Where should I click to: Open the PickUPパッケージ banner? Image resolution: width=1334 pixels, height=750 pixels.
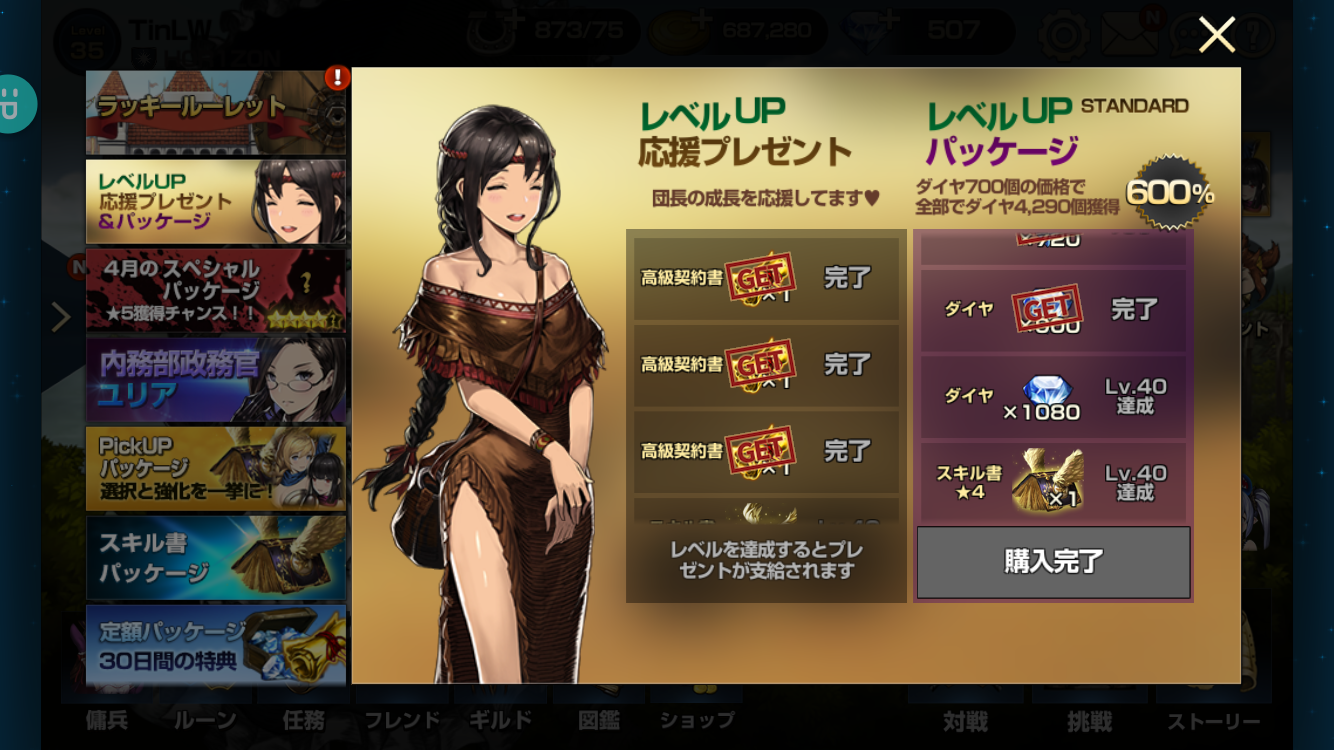[x=215, y=468]
